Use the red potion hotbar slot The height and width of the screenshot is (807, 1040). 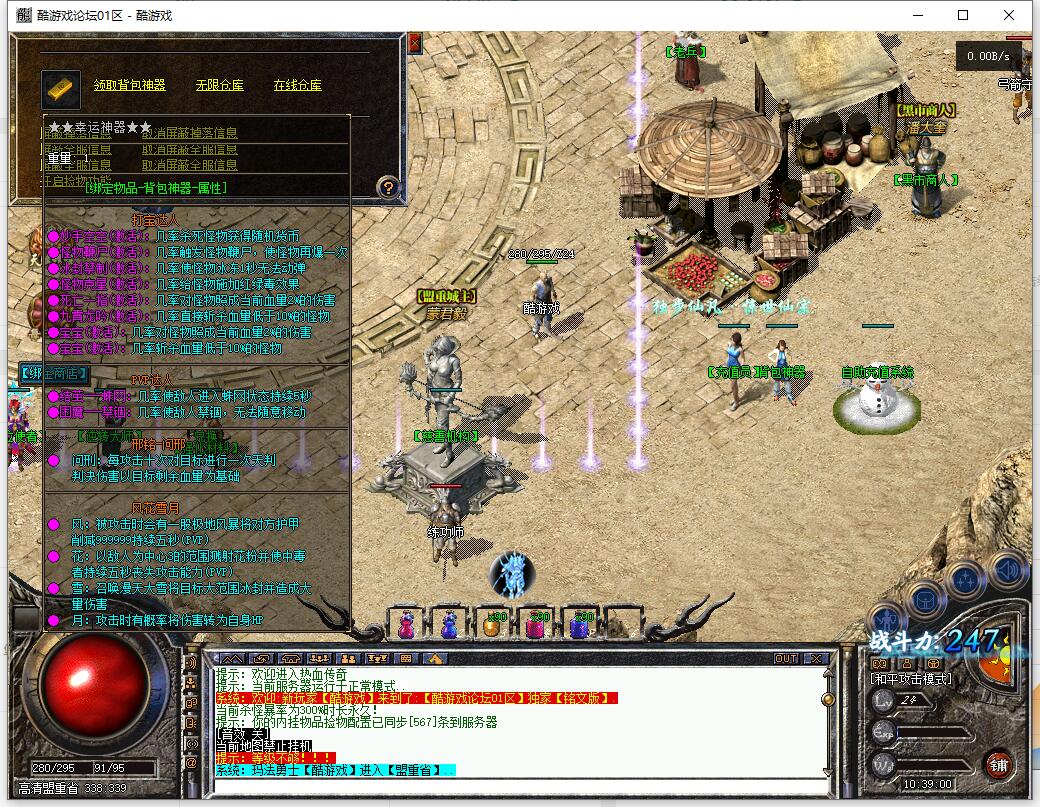pyautogui.click(x=407, y=625)
